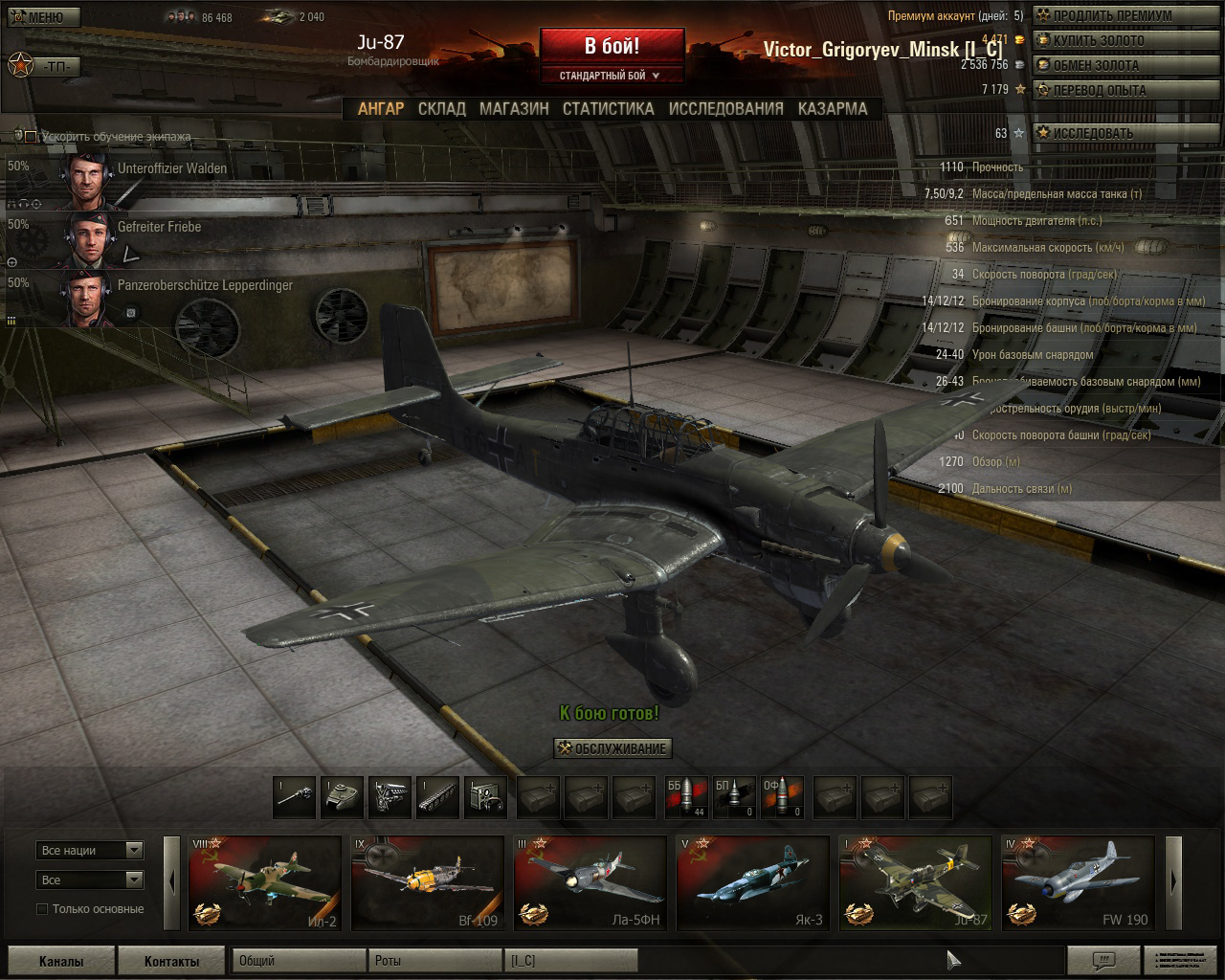The height and width of the screenshot is (980, 1225).
Task: Open the МАГАЗИН tab
Action: 514,109
